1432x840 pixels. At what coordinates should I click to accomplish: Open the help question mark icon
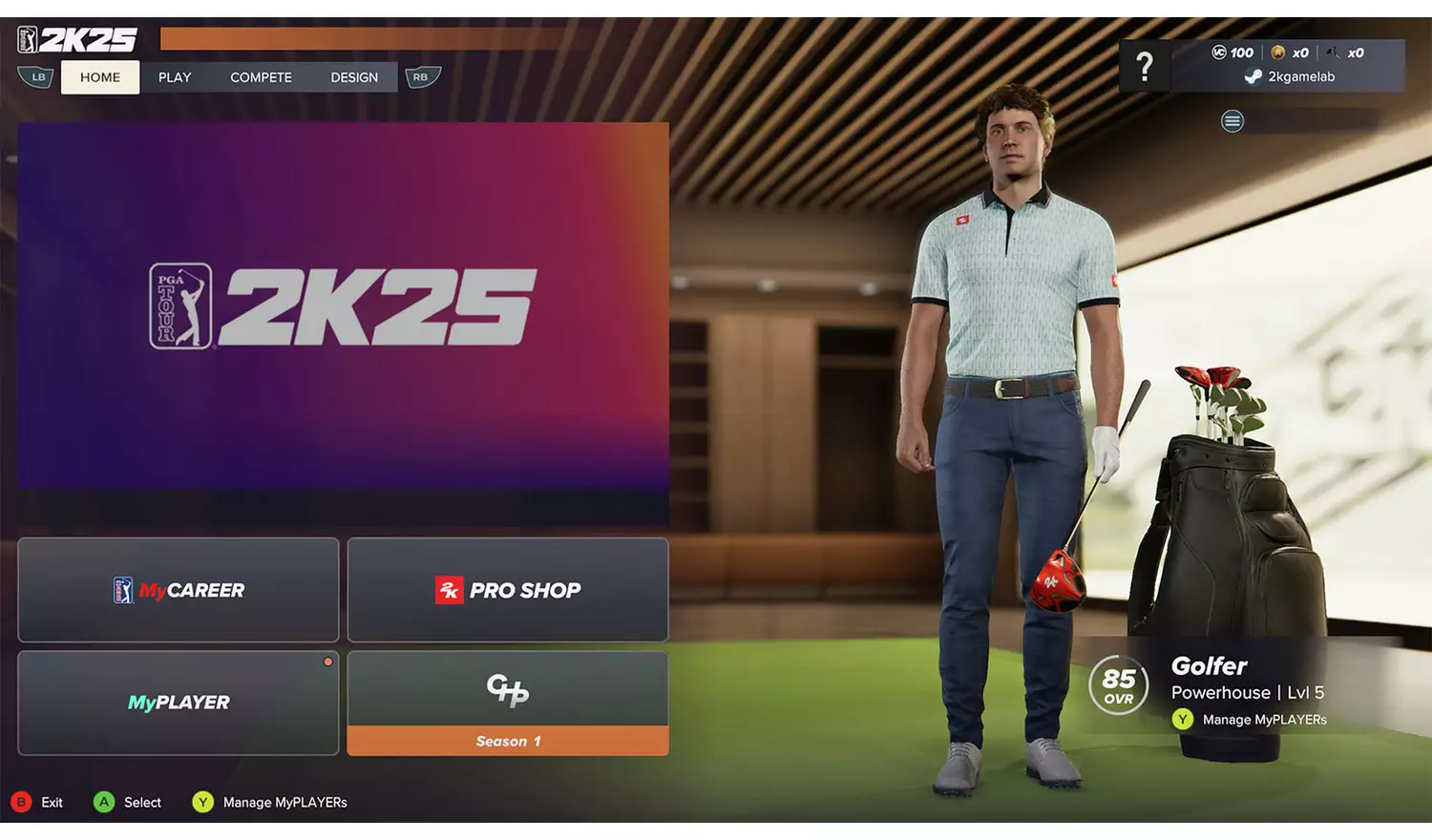click(1145, 68)
